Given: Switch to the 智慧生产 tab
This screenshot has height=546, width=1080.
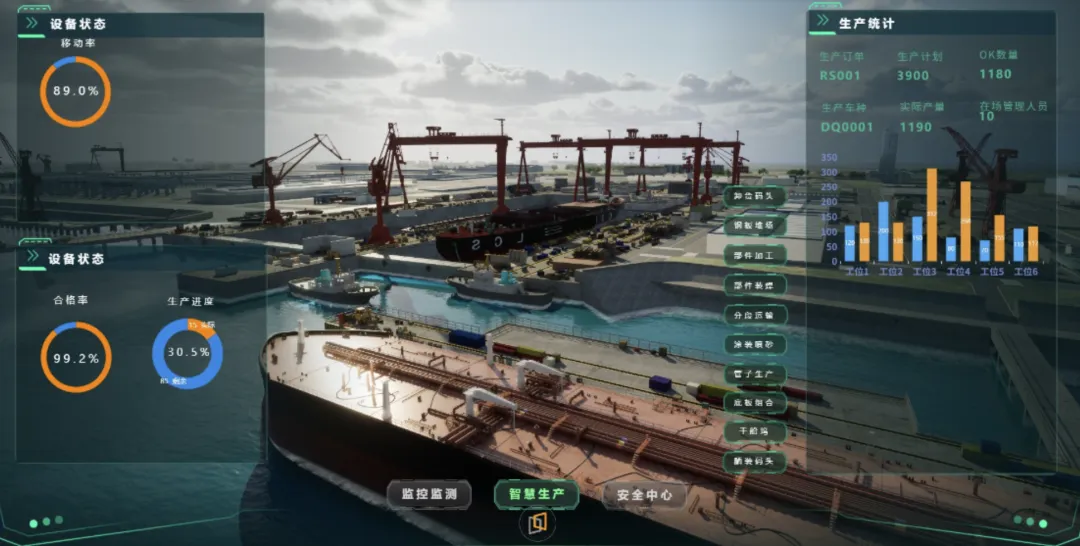Looking at the screenshot, I should tap(536, 494).
